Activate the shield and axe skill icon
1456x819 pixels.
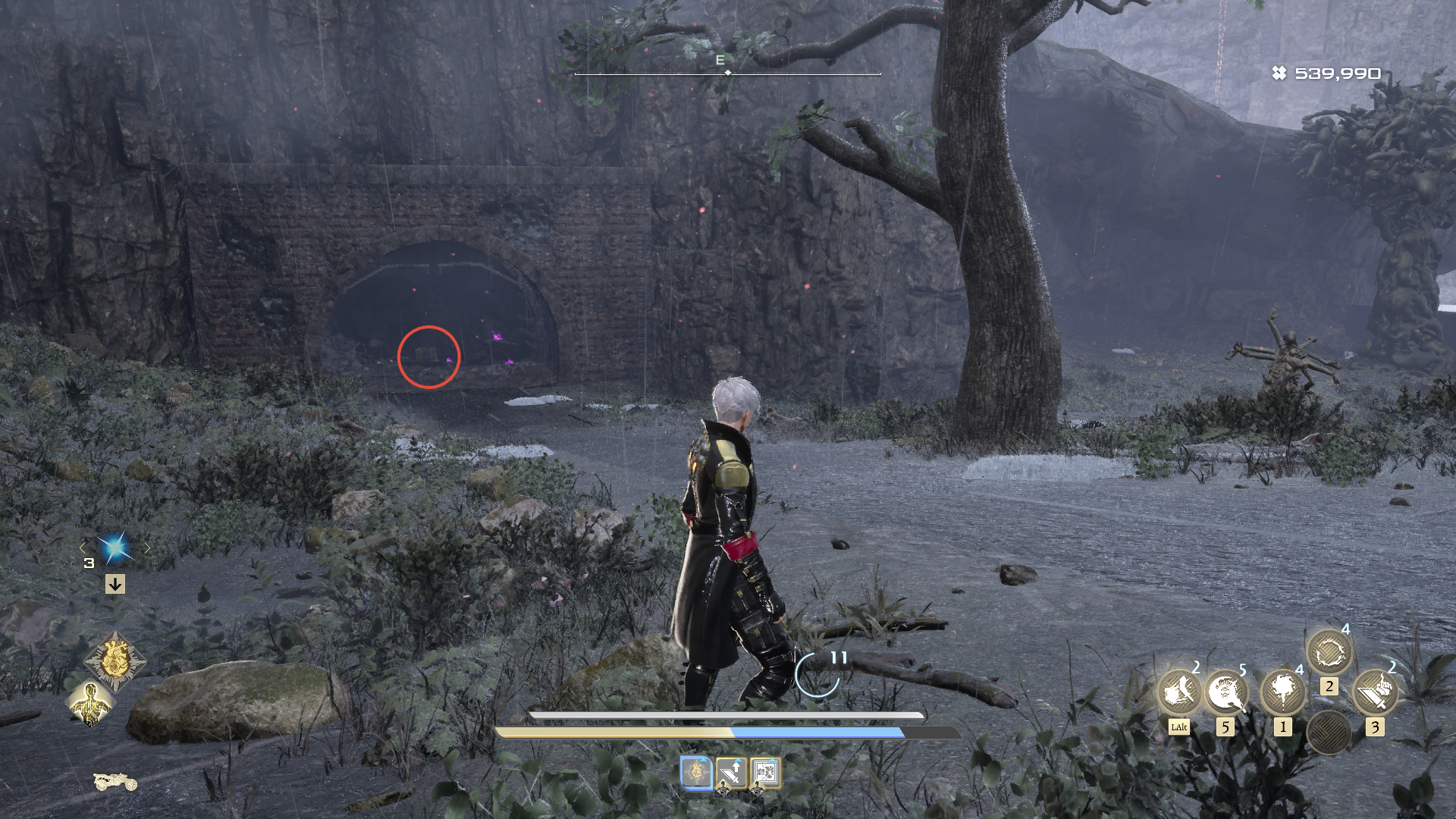[x=1178, y=692]
